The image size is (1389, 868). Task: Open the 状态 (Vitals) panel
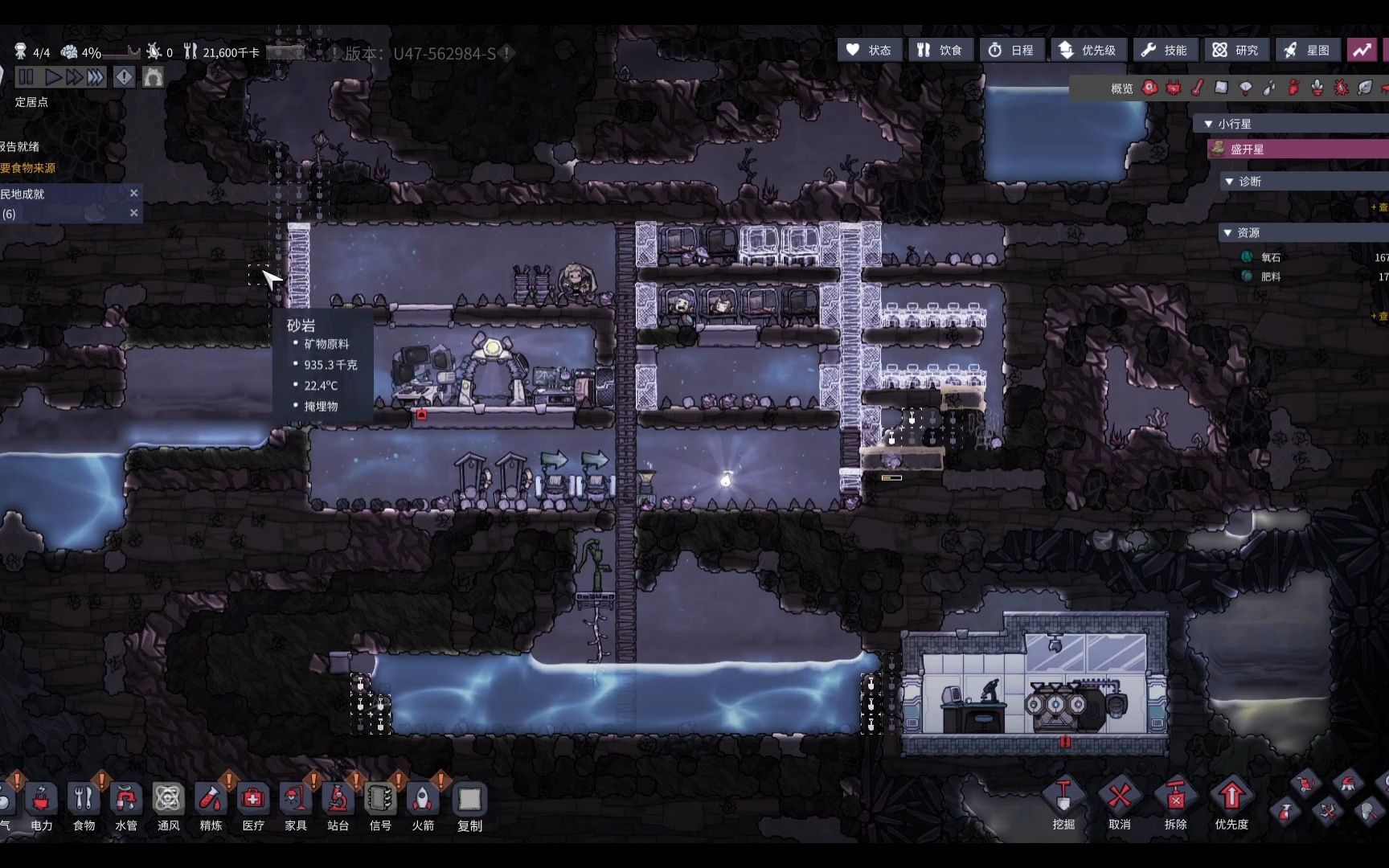tap(869, 51)
